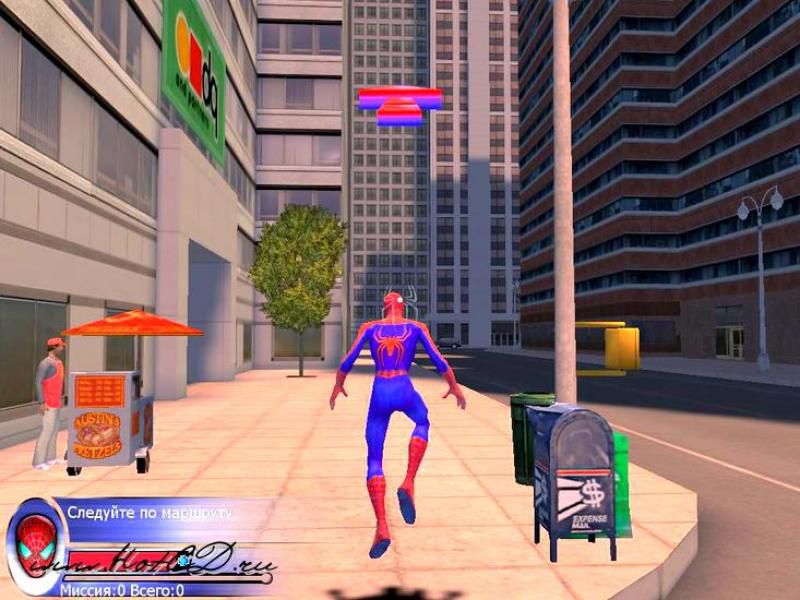This screenshot has width=800, height=600.
Task: Click the floating red-blue waypoint marker
Action: pos(400,105)
